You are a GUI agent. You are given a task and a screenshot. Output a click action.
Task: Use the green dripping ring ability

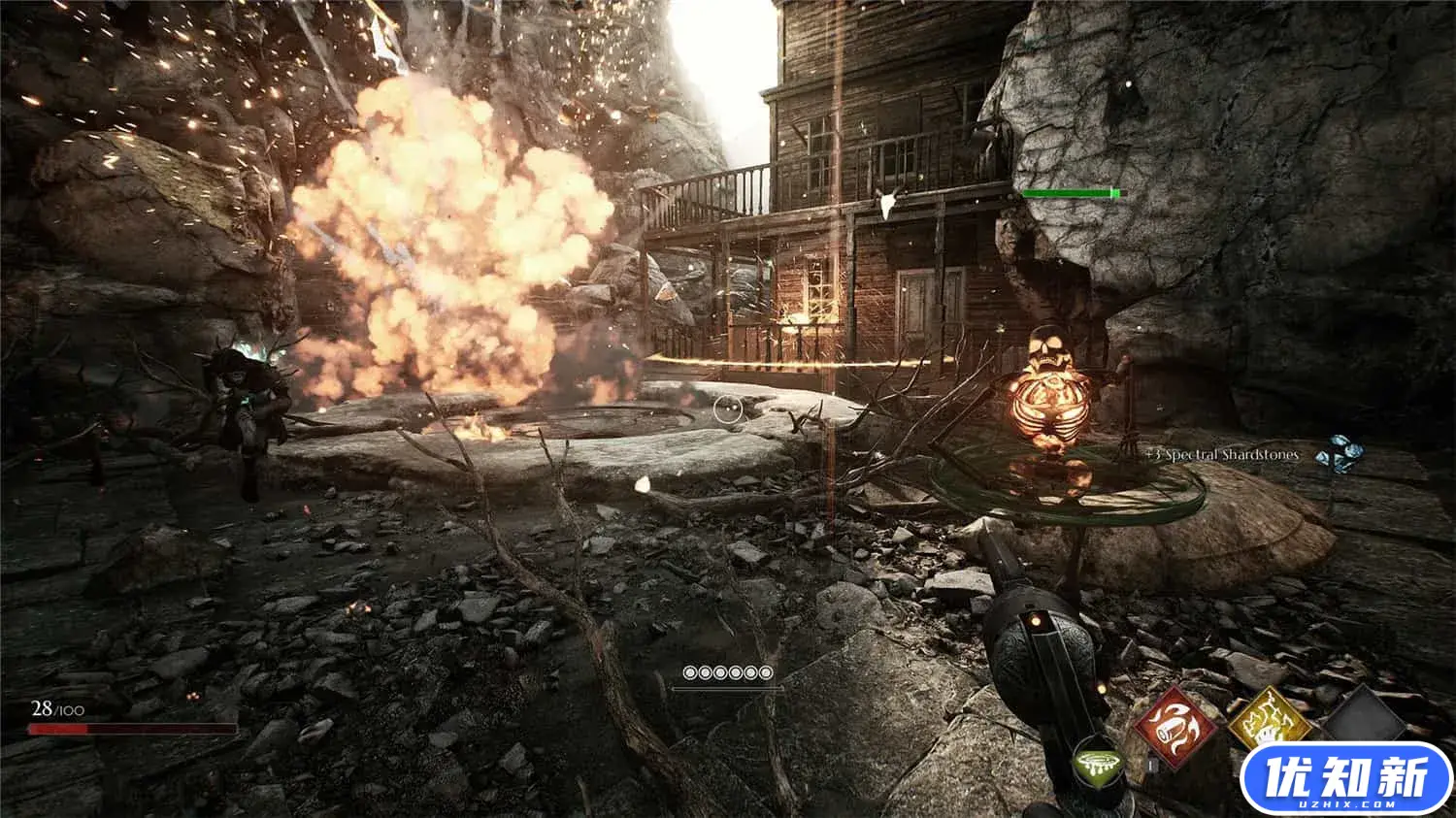coord(1098,765)
